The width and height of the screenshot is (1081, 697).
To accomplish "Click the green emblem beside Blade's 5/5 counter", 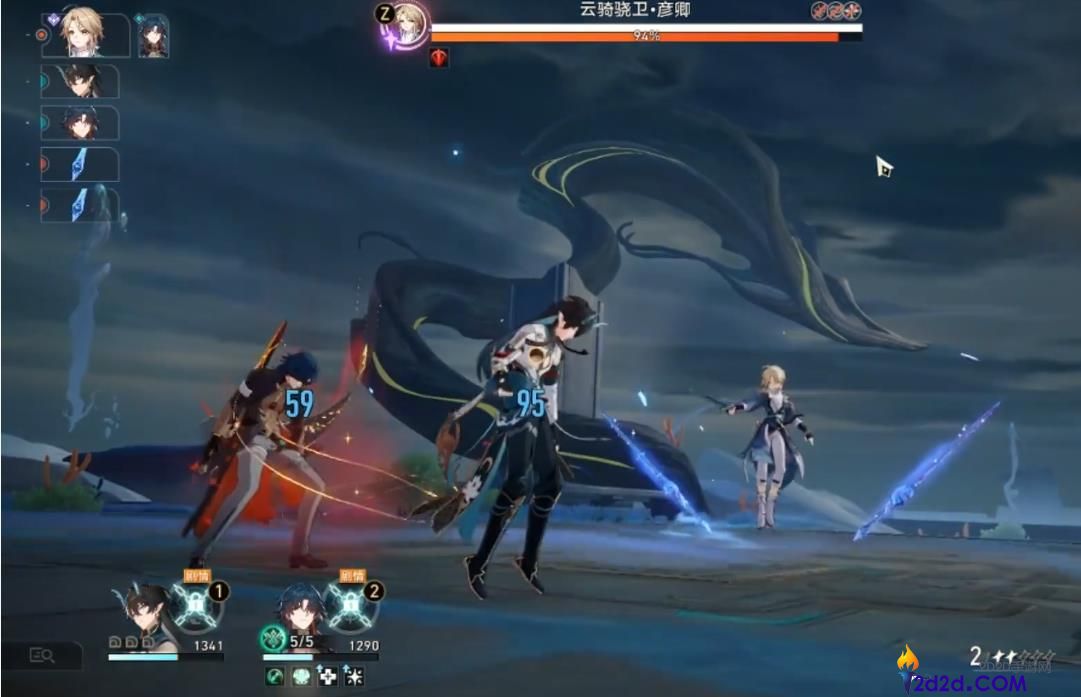I will pyautogui.click(x=273, y=637).
